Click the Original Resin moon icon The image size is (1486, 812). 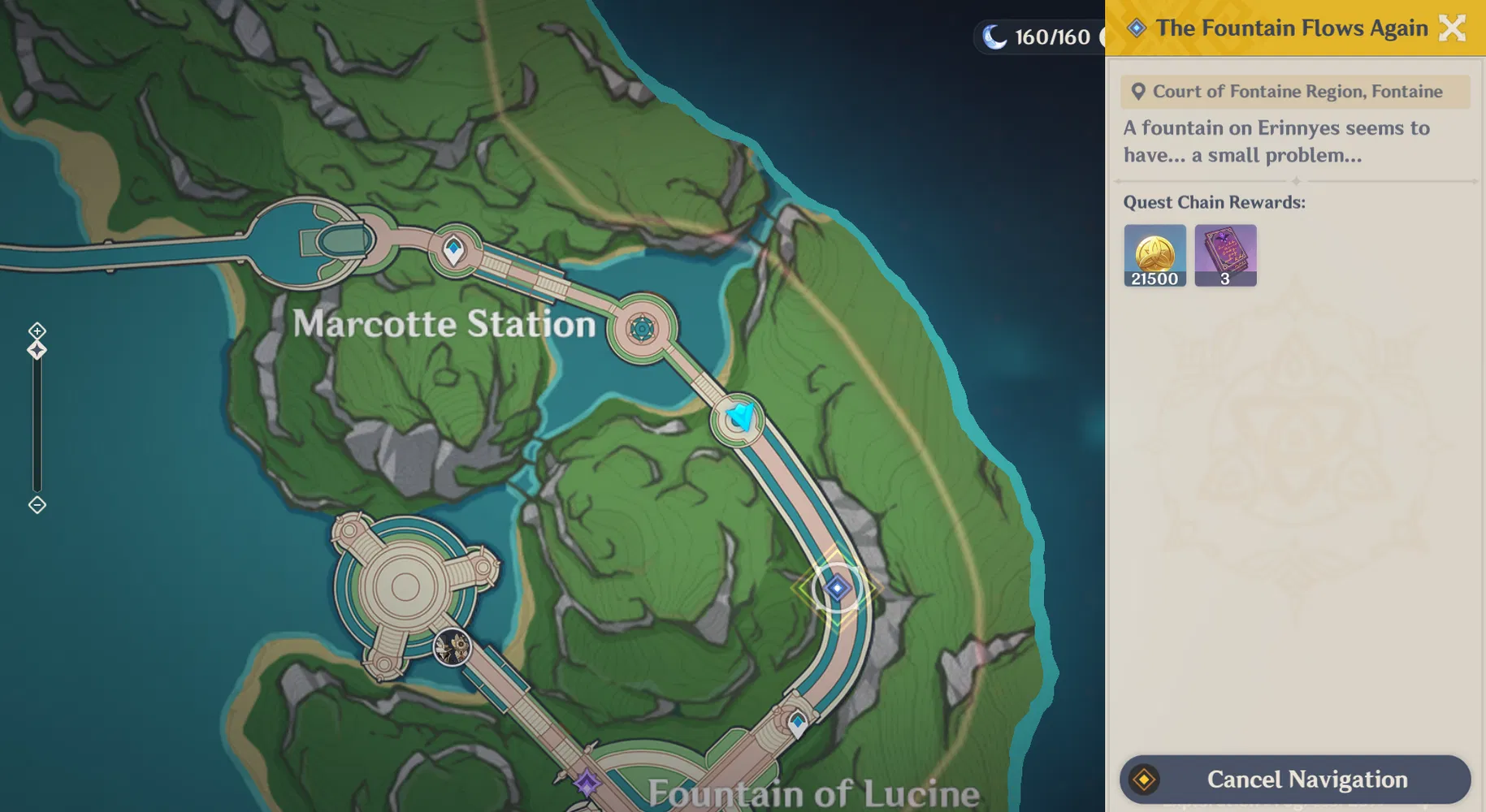click(993, 35)
